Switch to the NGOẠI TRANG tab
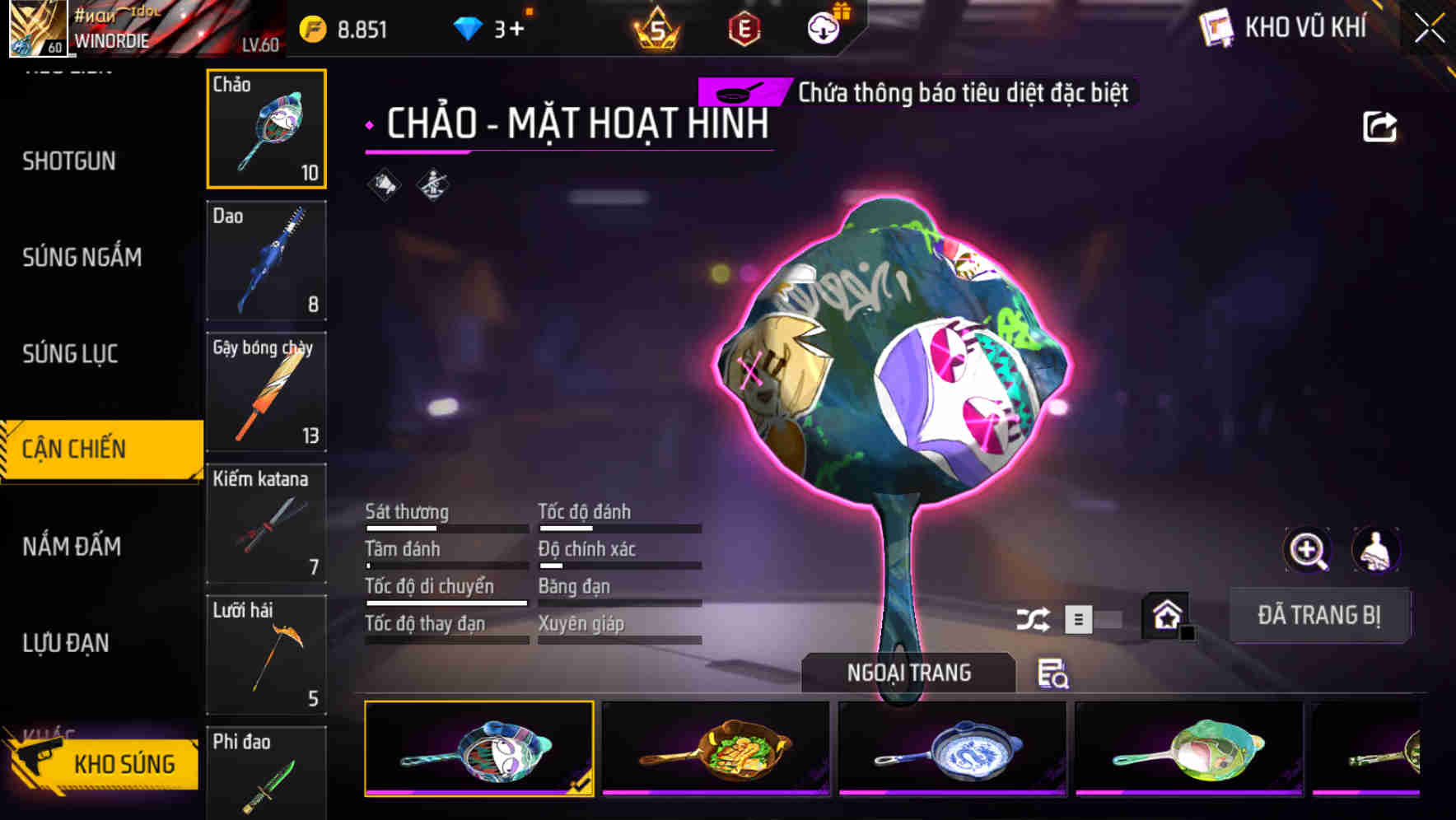Image resolution: width=1456 pixels, height=820 pixels. click(910, 672)
